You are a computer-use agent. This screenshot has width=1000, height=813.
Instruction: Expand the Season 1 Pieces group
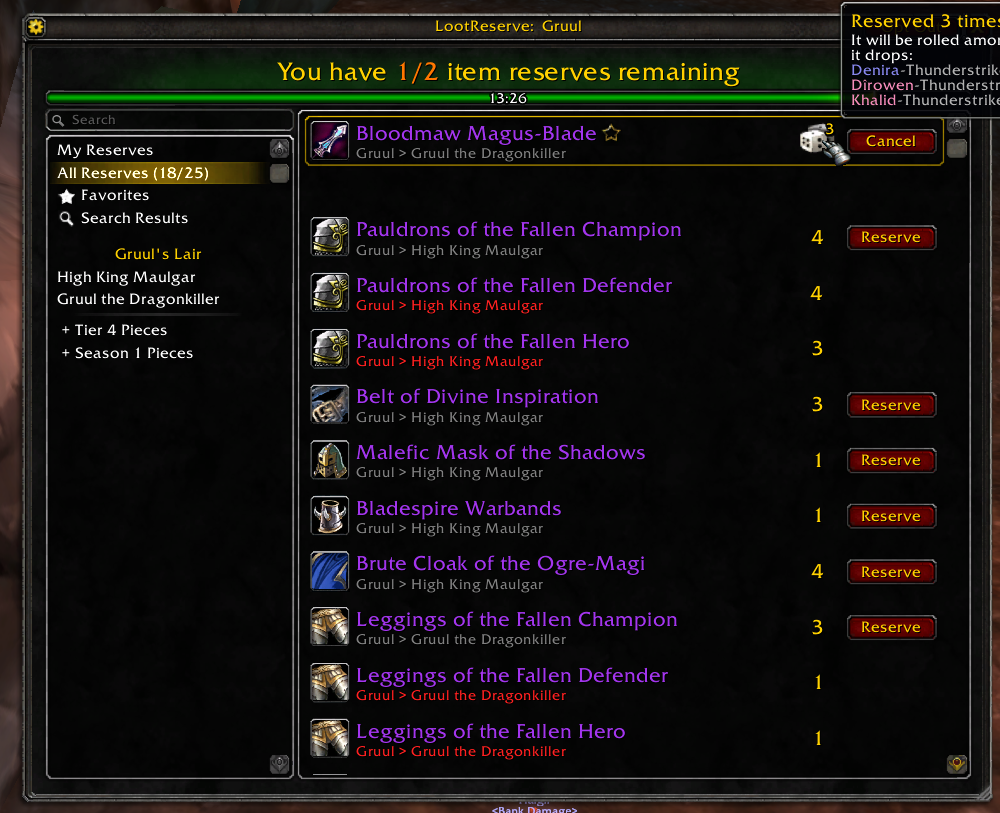pyautogui.click(x=127, y=353)
